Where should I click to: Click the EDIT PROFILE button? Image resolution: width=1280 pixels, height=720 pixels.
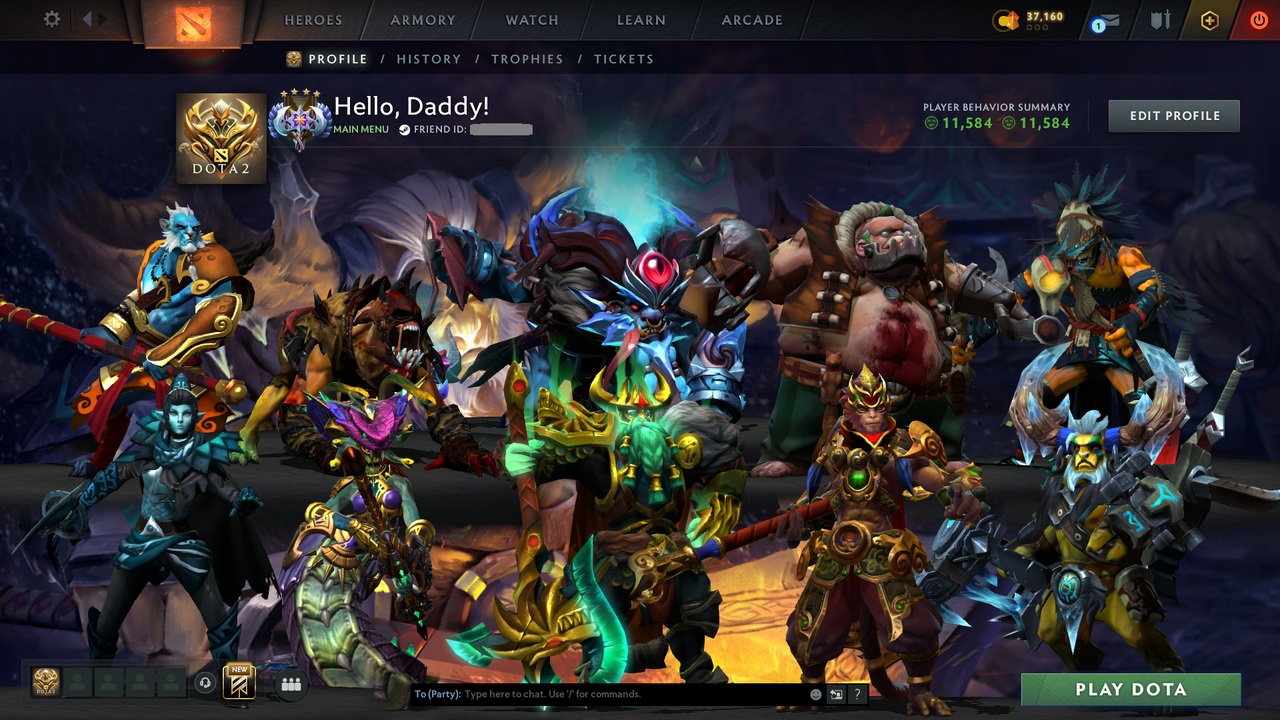coord(1173,115)
